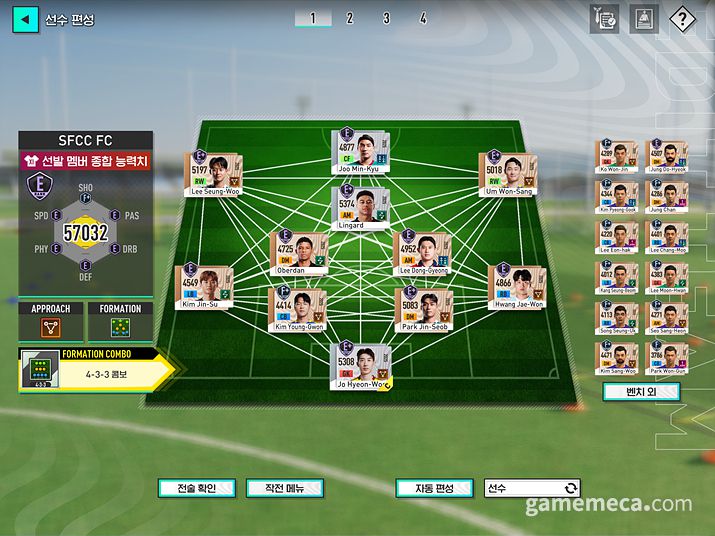Viewport: 715px width, 536px height.
Task: Go back using the cyan arrow button
Action: [25, 19]
